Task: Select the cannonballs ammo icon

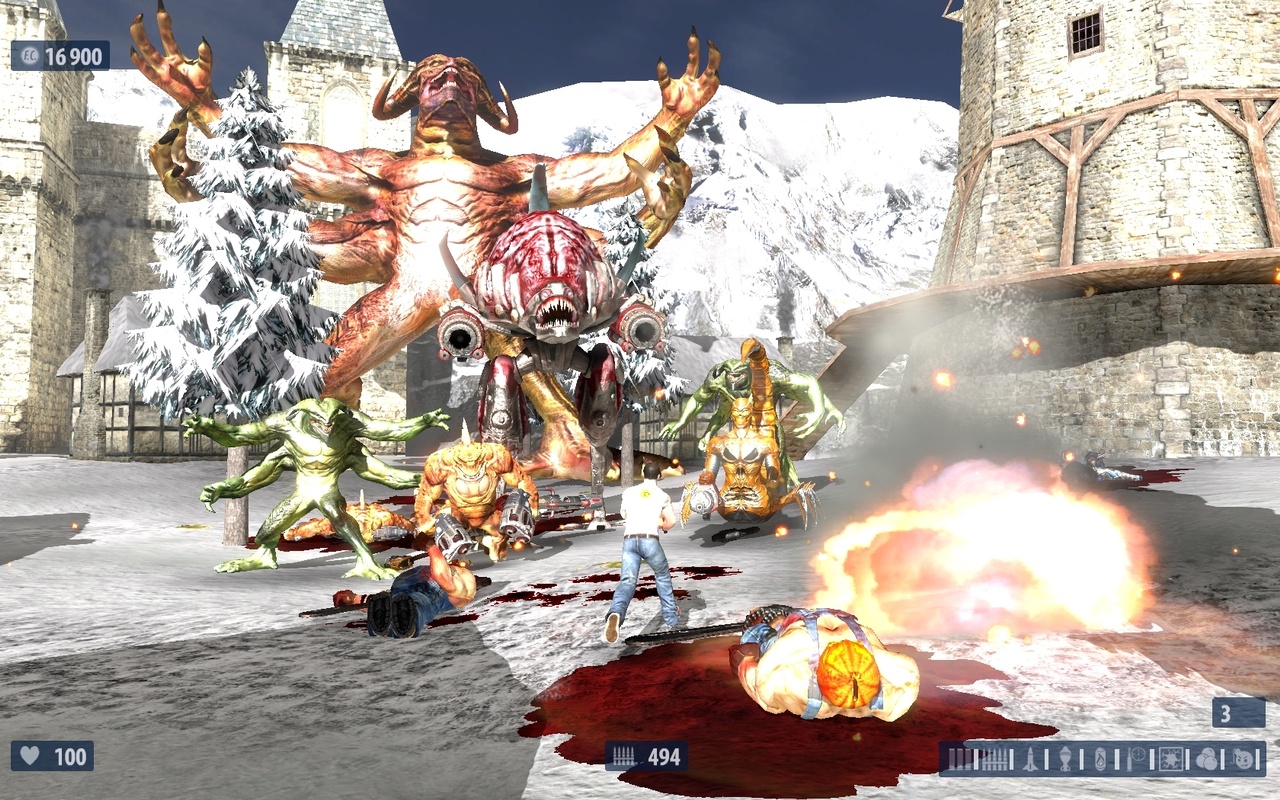Action: [x=1206, y=761]
